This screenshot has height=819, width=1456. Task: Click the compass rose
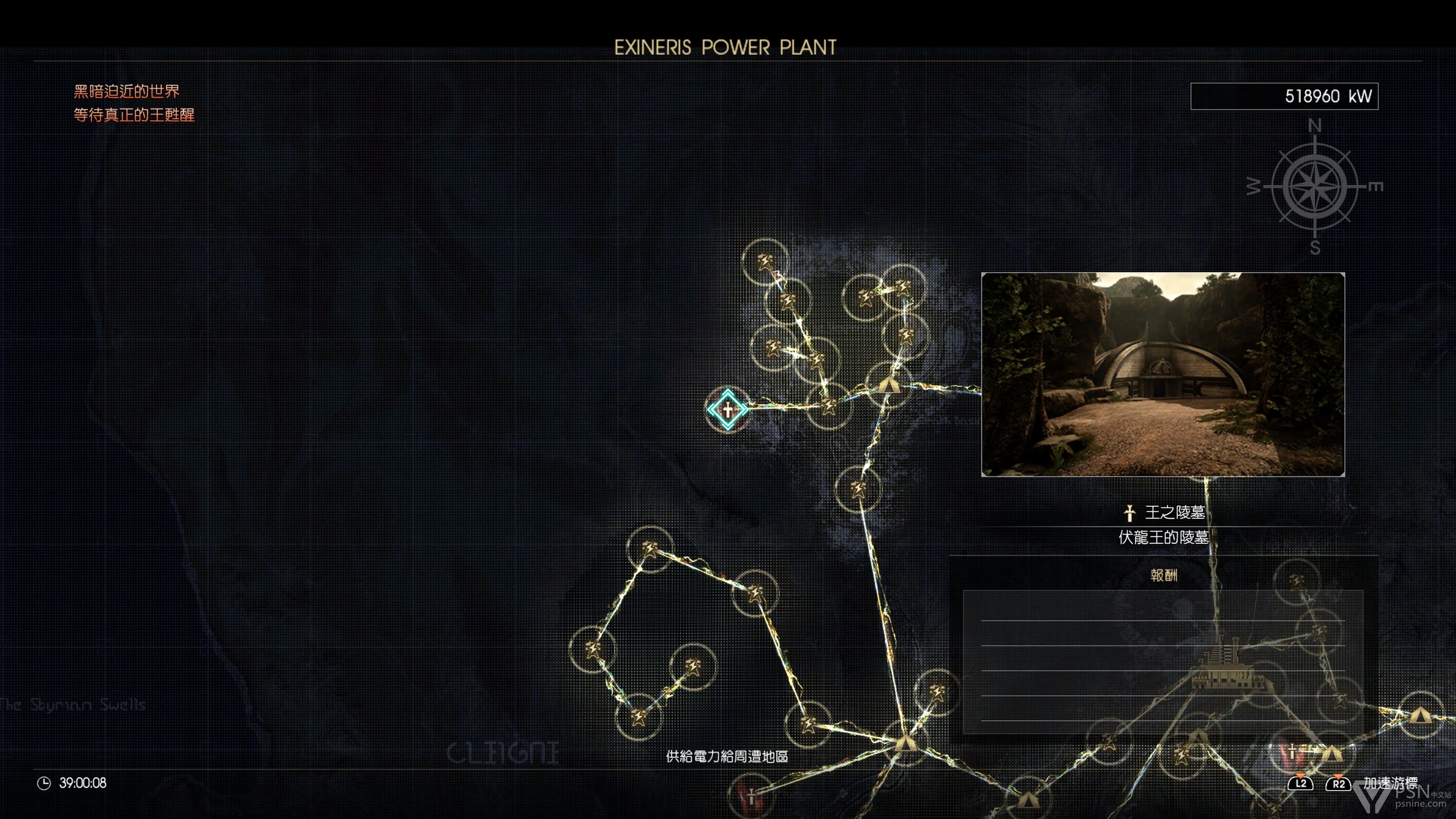click(1314, 187)
